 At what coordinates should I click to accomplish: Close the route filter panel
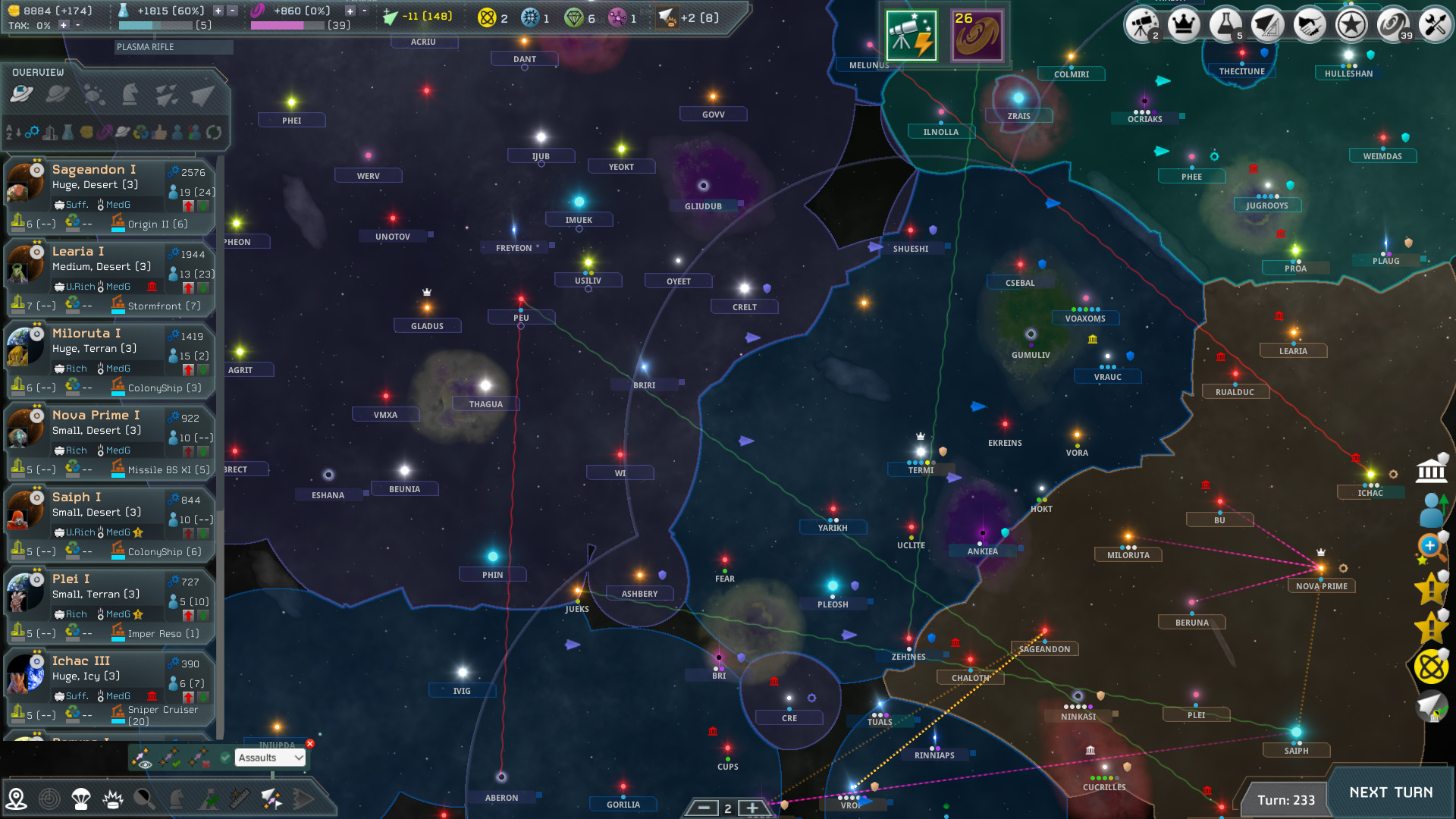(309, 744)
